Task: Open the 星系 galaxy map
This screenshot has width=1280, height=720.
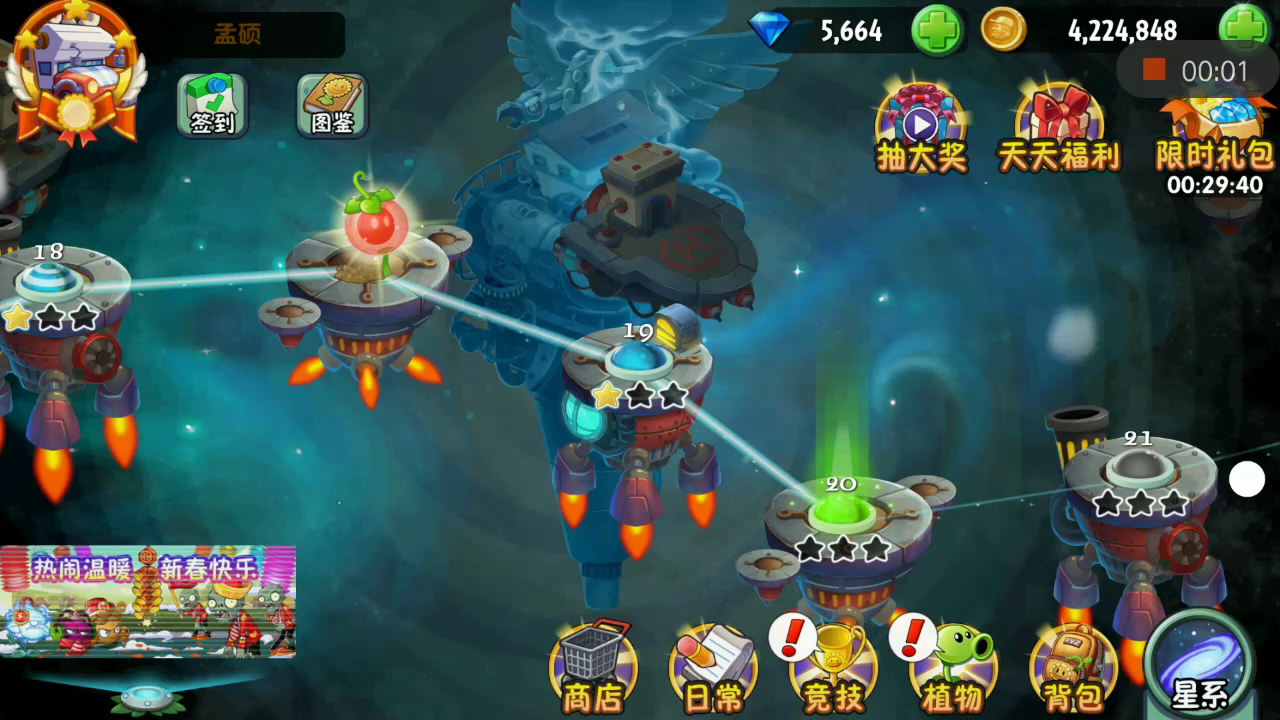Action: tap(1200, 665)
